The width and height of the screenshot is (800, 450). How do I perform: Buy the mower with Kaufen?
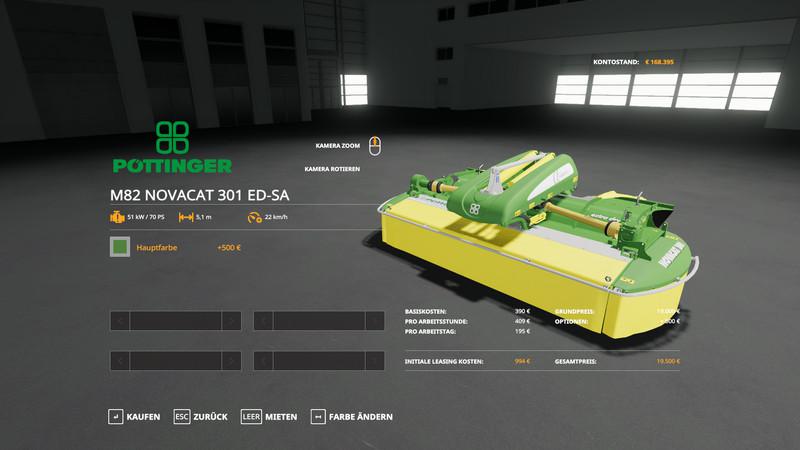tap(134, 416)
